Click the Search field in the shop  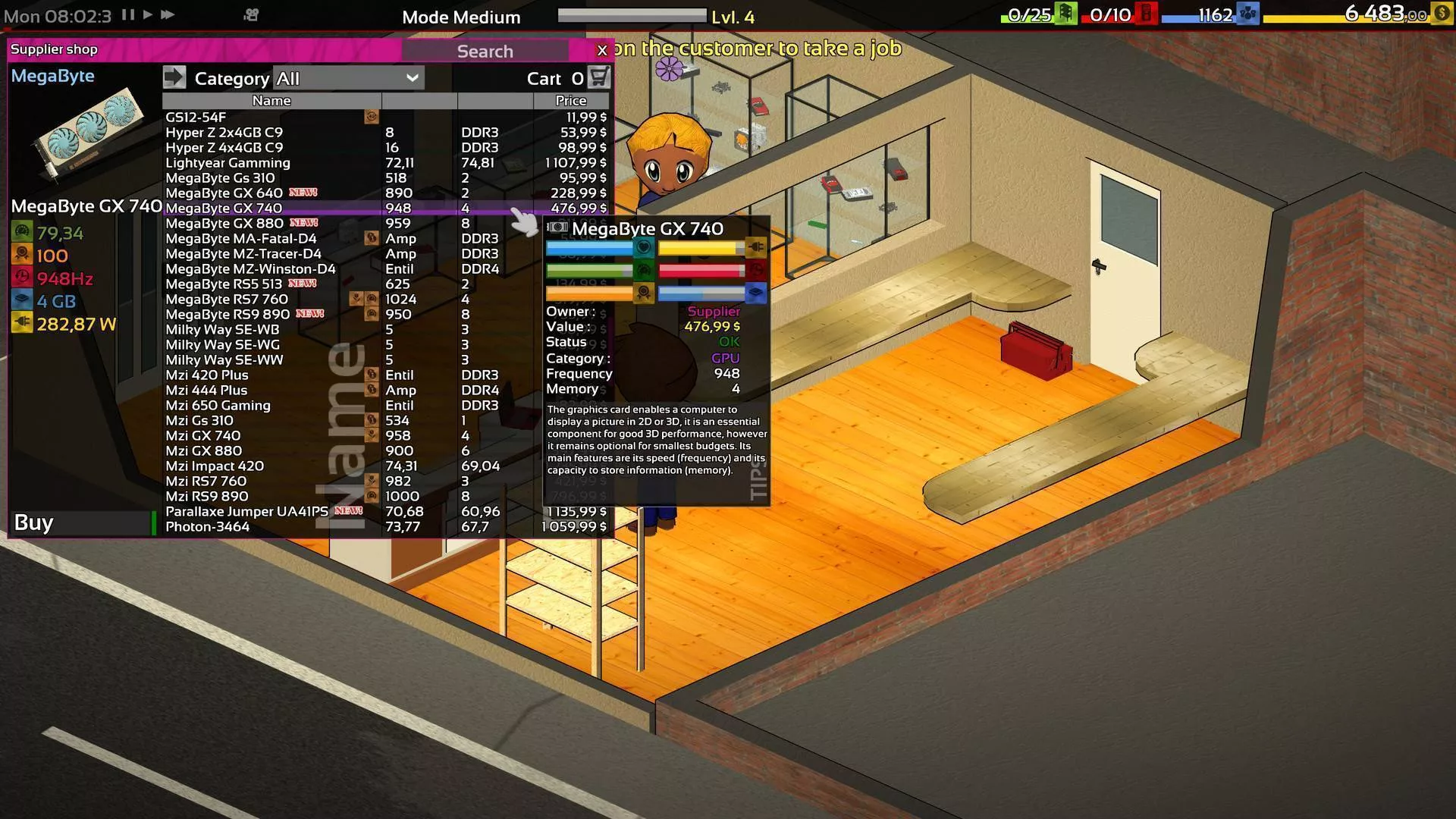(x=485, y=51)
